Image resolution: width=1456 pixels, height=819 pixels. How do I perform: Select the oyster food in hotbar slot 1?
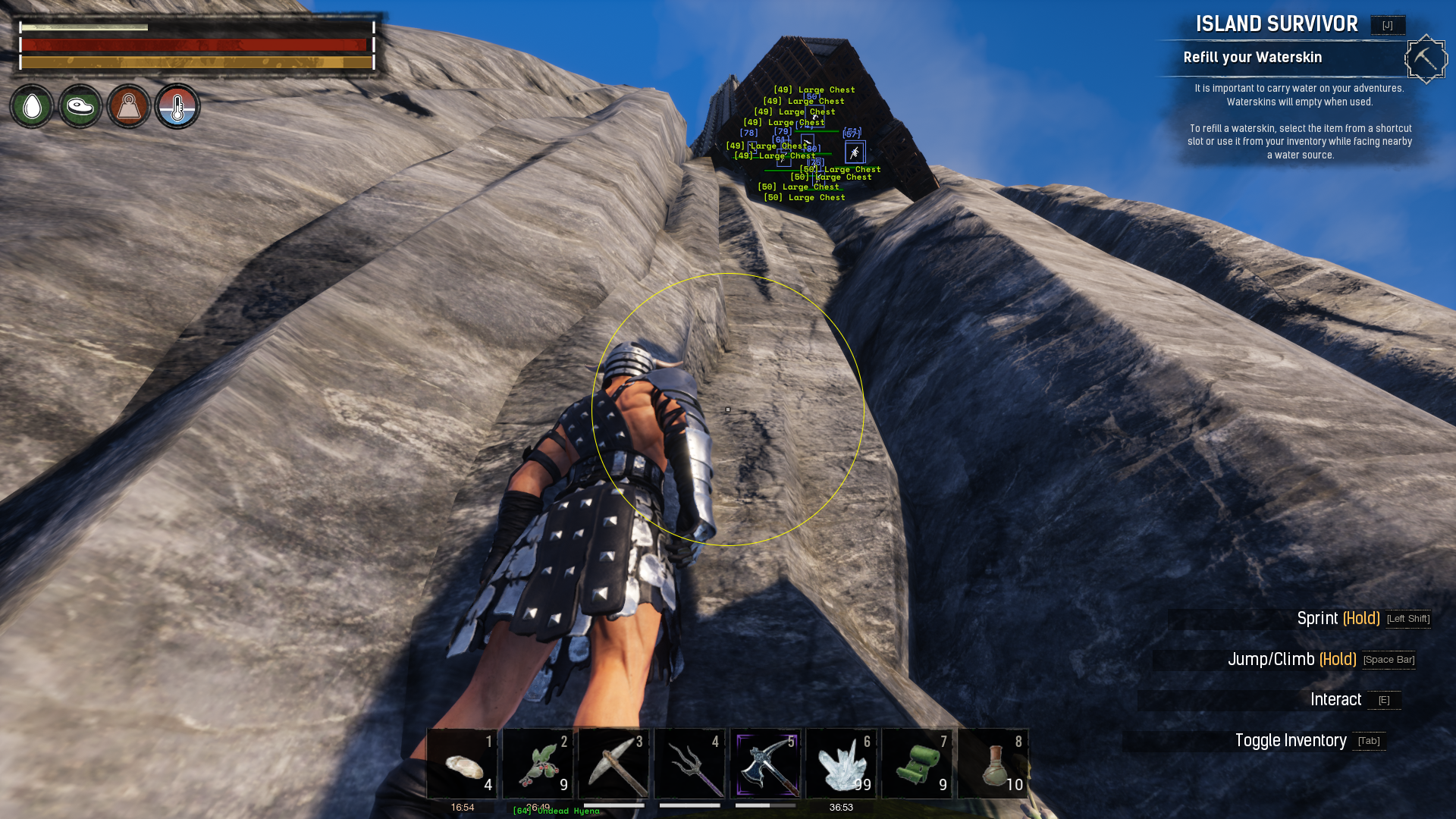point(462,764)
